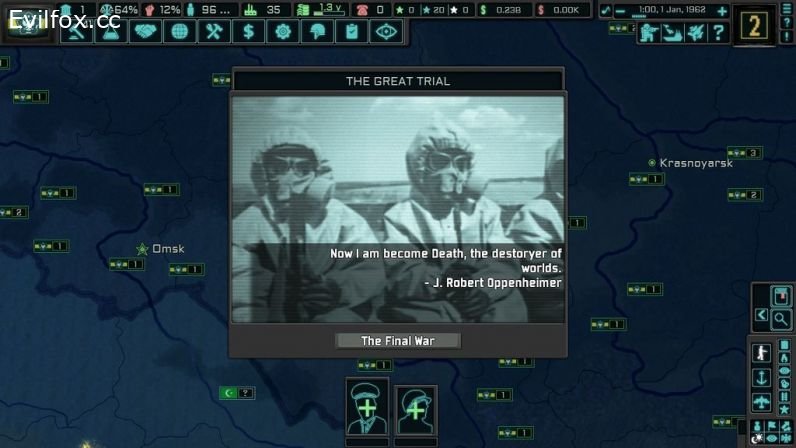Open the diplomacy handshake menu
The image size is (796, 448).
(145, 32)
